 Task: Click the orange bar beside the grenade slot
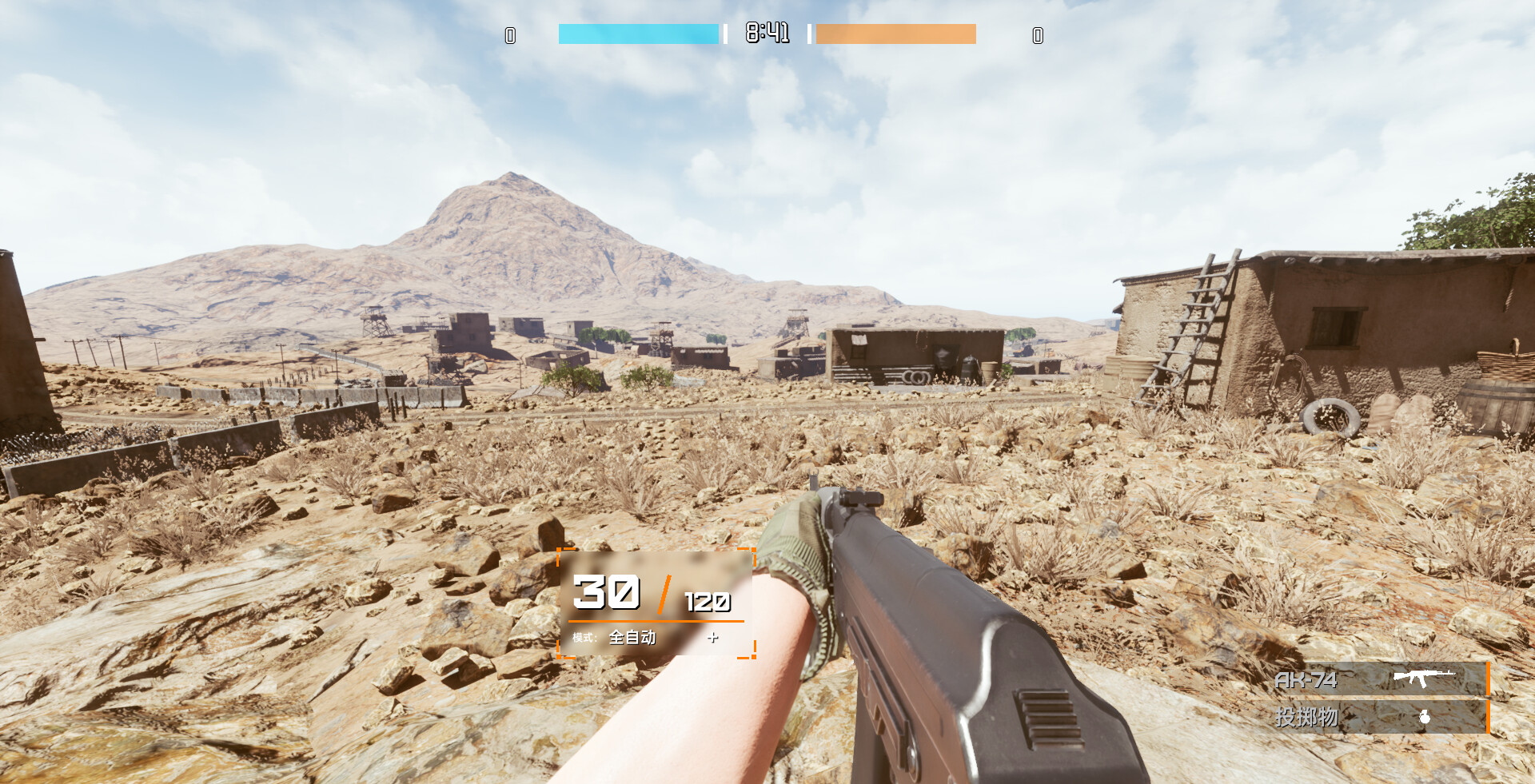click(1489, 717)
